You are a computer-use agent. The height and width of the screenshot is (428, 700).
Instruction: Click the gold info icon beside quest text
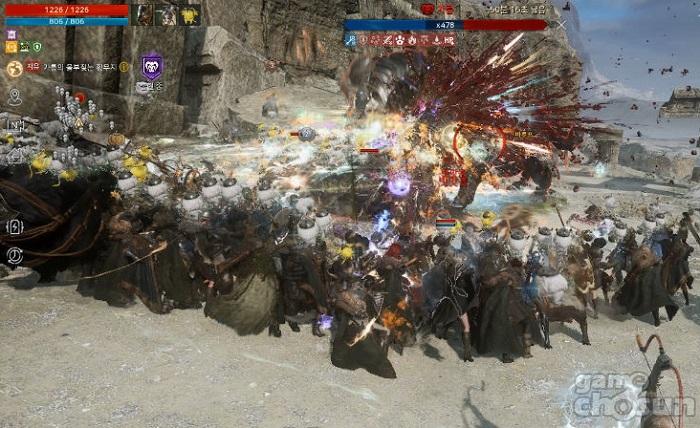pyautogui.click(x=125, y=67)
